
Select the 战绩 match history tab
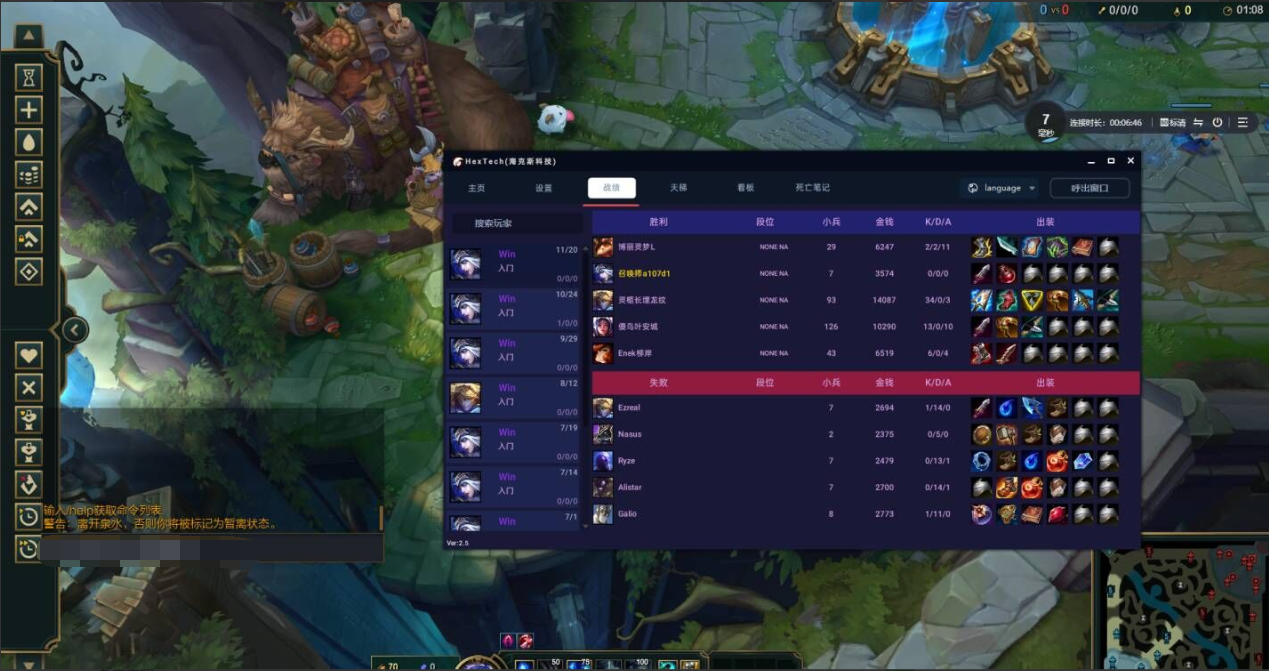coord(611,188)
